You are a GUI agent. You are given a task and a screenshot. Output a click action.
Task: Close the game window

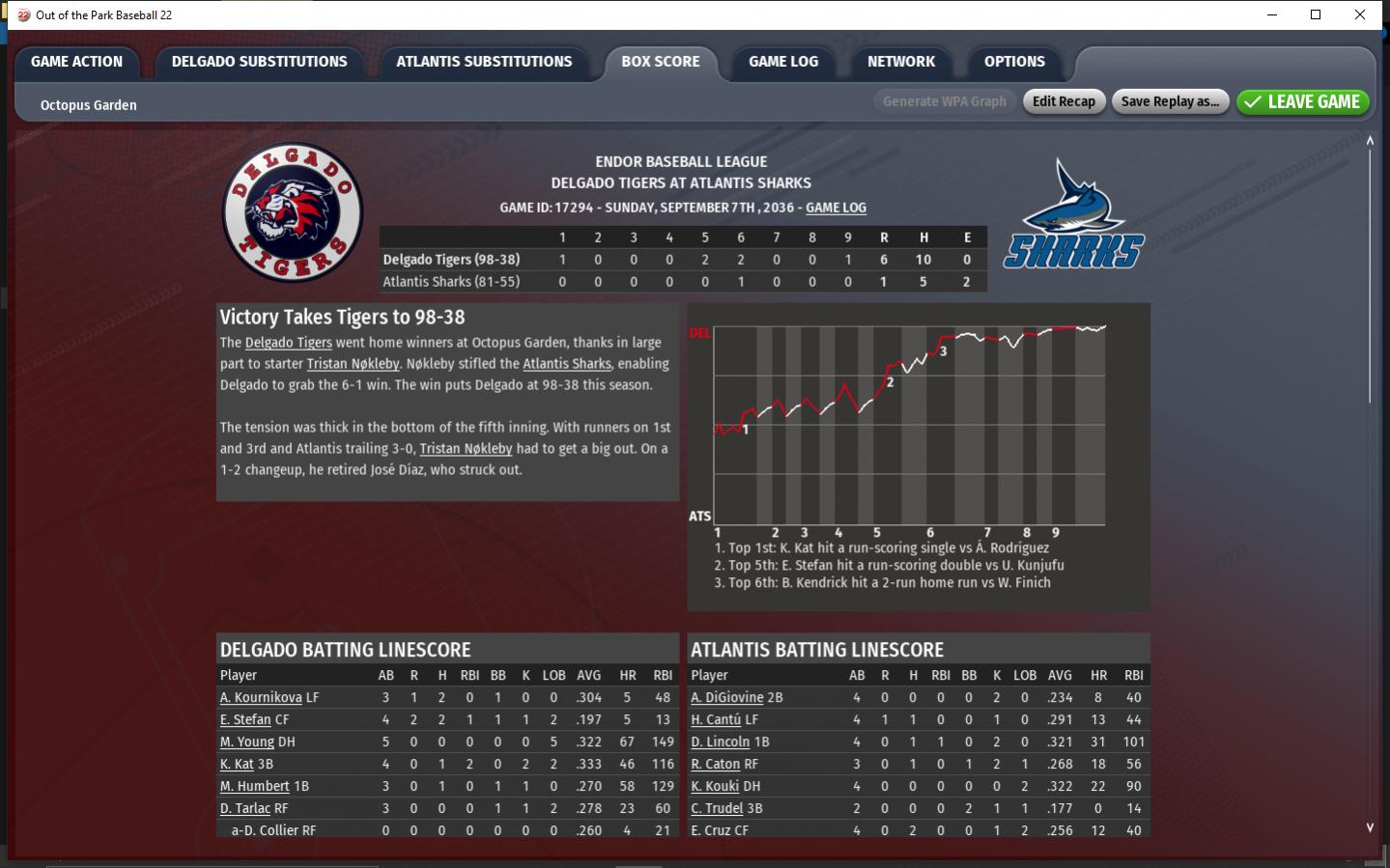[x=1360, y=14]
